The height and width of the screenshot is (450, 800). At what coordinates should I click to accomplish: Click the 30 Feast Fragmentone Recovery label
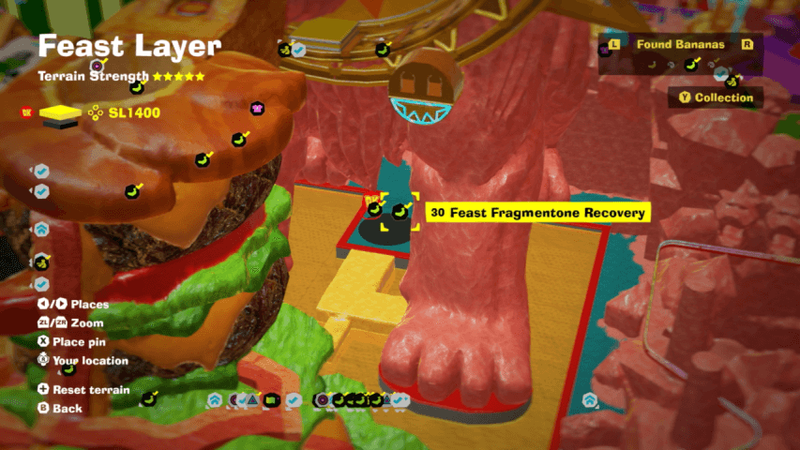pos(538,213)
